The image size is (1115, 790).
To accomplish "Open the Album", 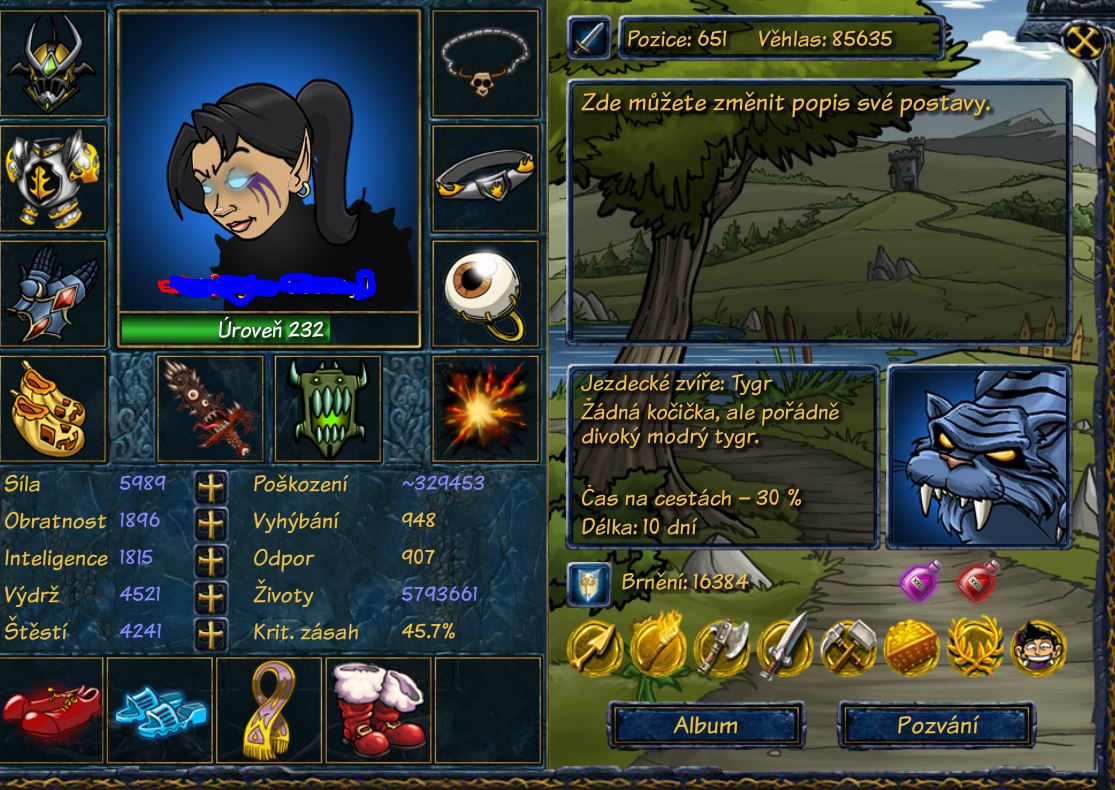I will pos(706,725).
